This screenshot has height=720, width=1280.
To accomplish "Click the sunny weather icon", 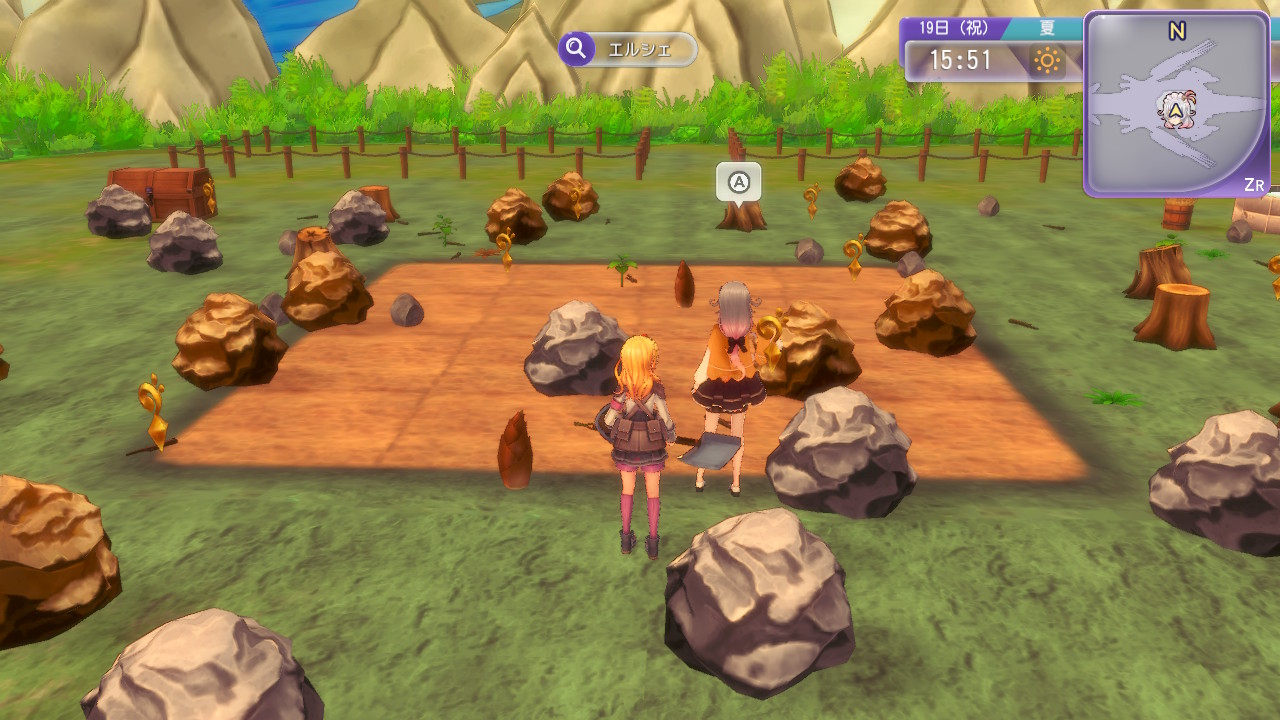I will [1047, 61].
